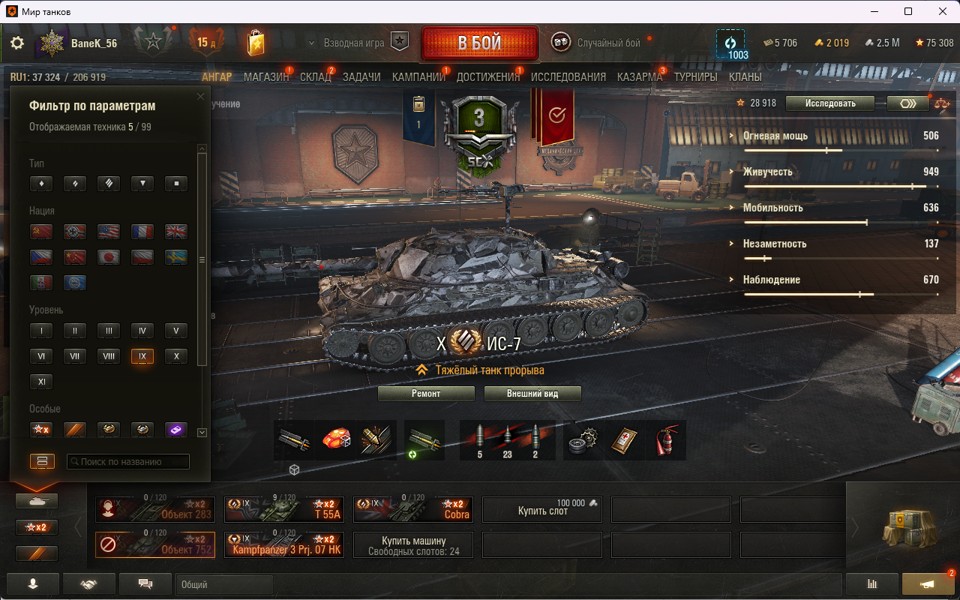Buy a new garage slot

point(541,510)
